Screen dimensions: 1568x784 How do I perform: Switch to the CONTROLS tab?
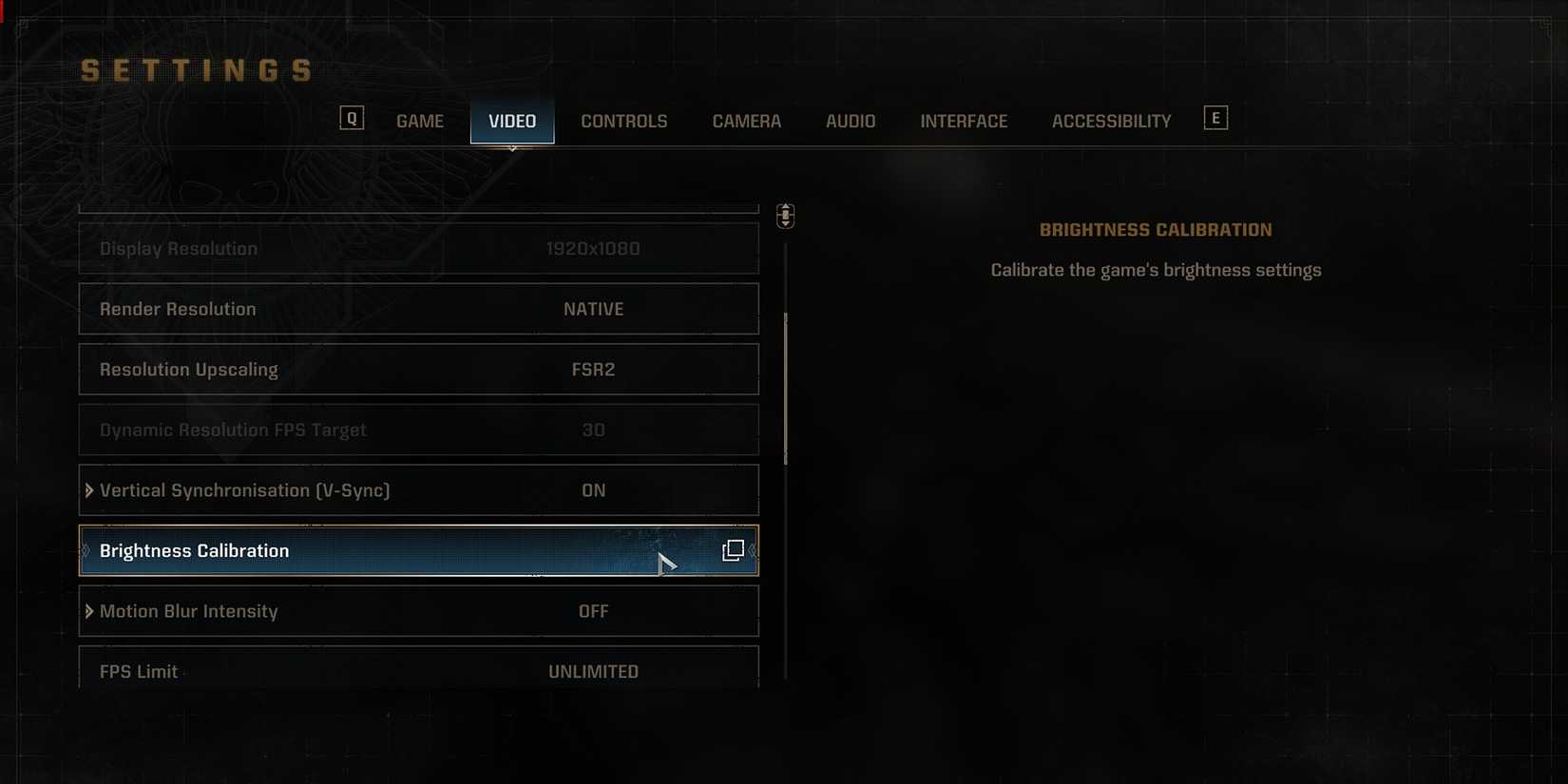624,121
